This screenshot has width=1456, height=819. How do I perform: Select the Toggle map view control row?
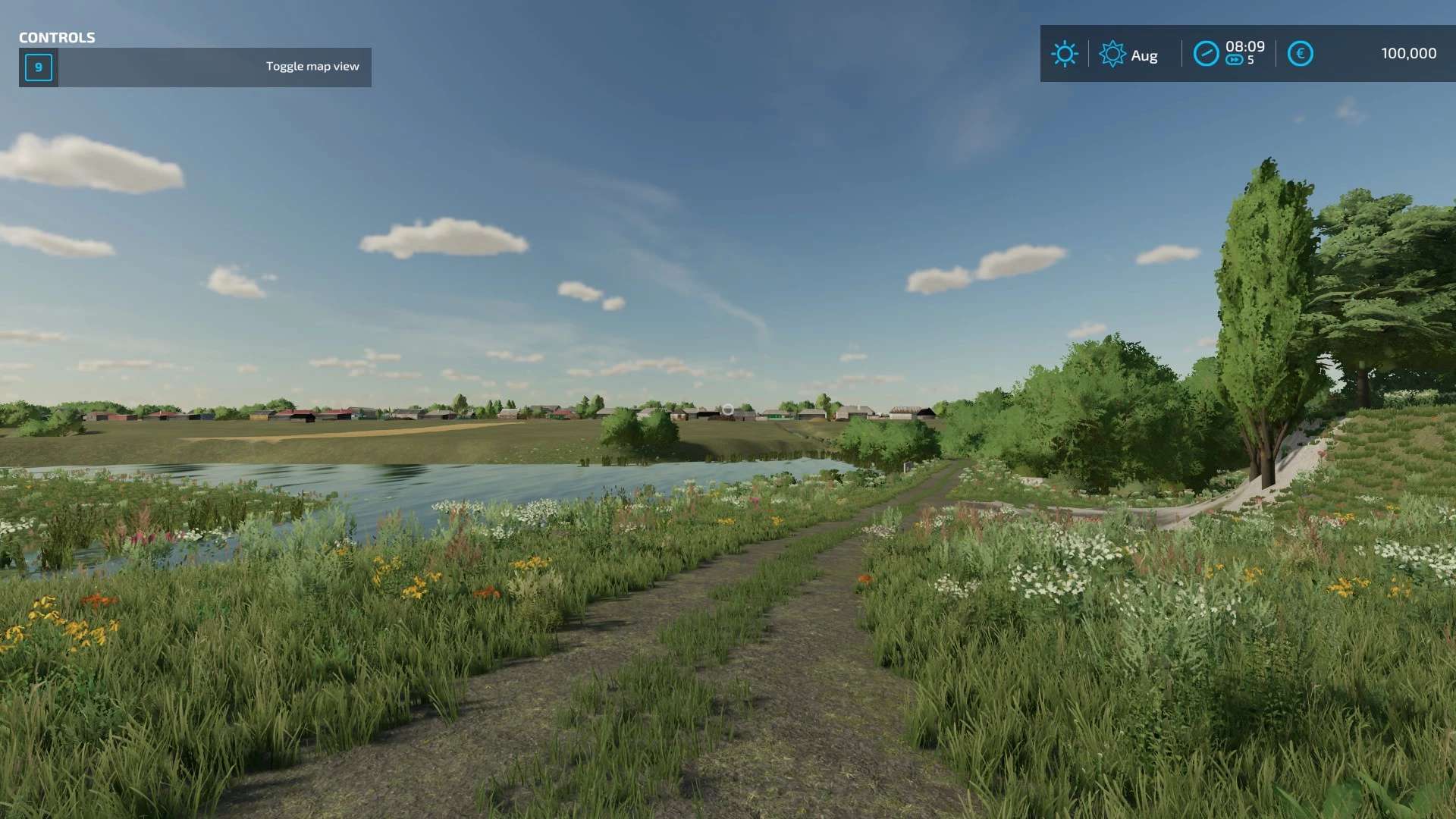coord(195,67)
